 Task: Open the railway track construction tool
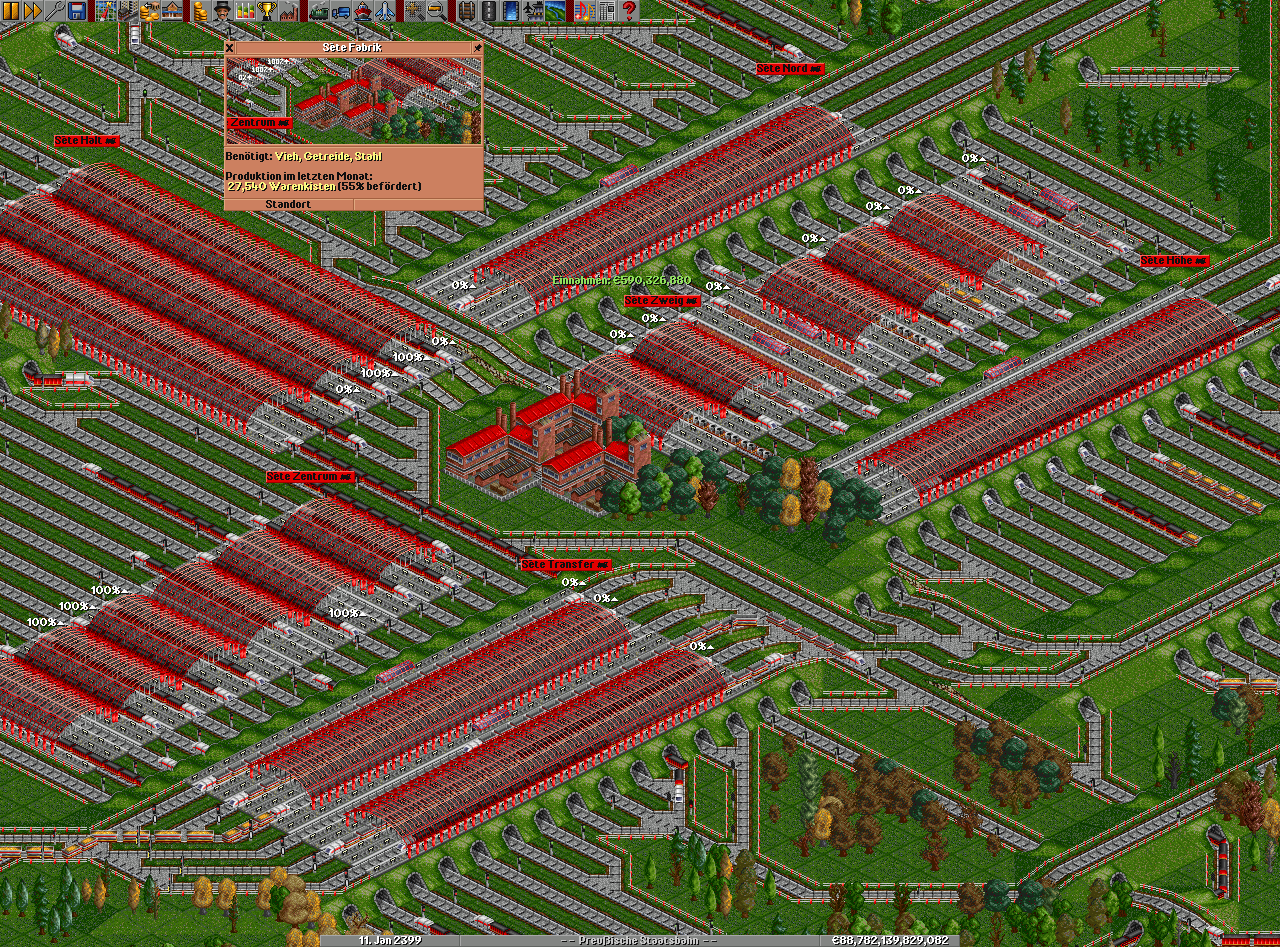[465, 11]
